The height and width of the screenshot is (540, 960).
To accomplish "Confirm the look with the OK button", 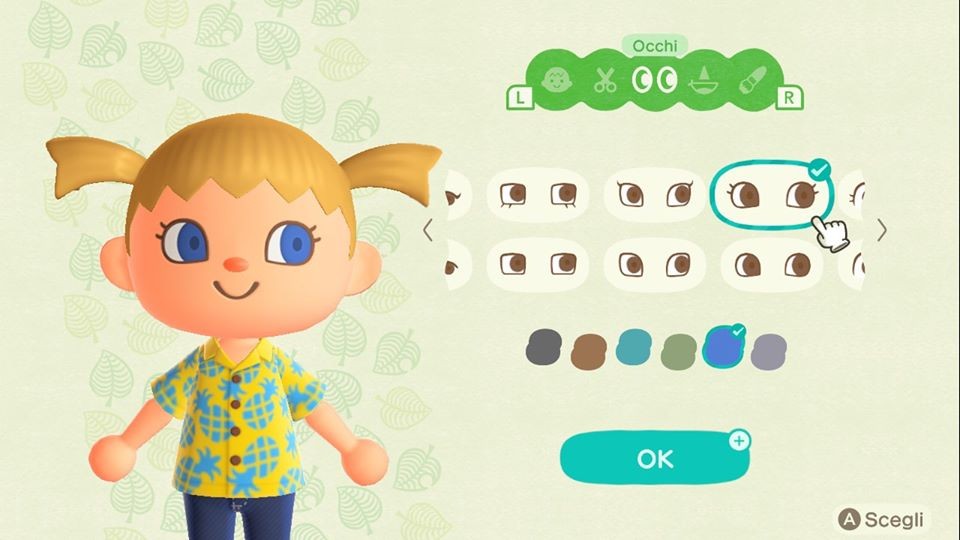I will point(654,458).
